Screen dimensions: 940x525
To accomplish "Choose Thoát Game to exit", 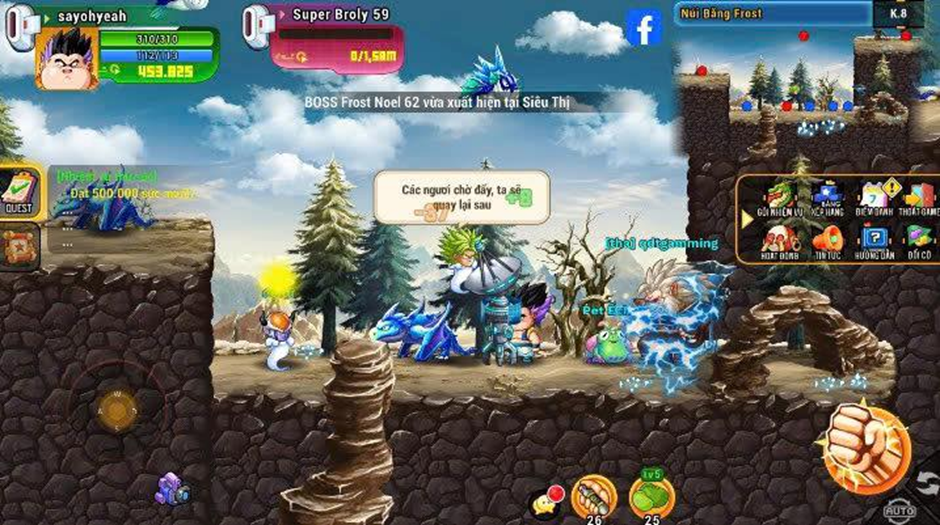I will point(919,198).
